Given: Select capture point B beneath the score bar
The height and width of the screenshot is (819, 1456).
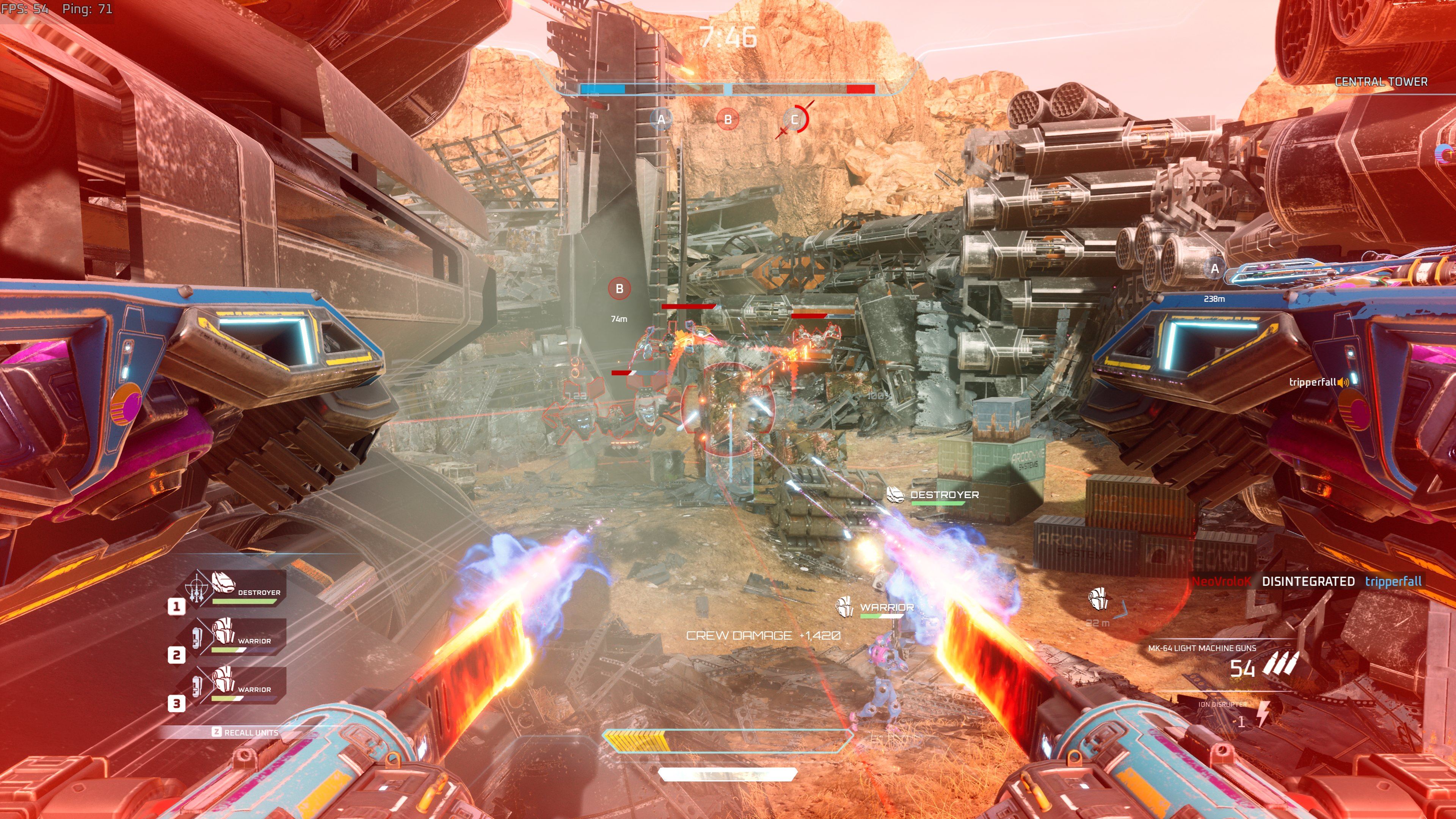Looking at the screenshot, I should 728,119.
